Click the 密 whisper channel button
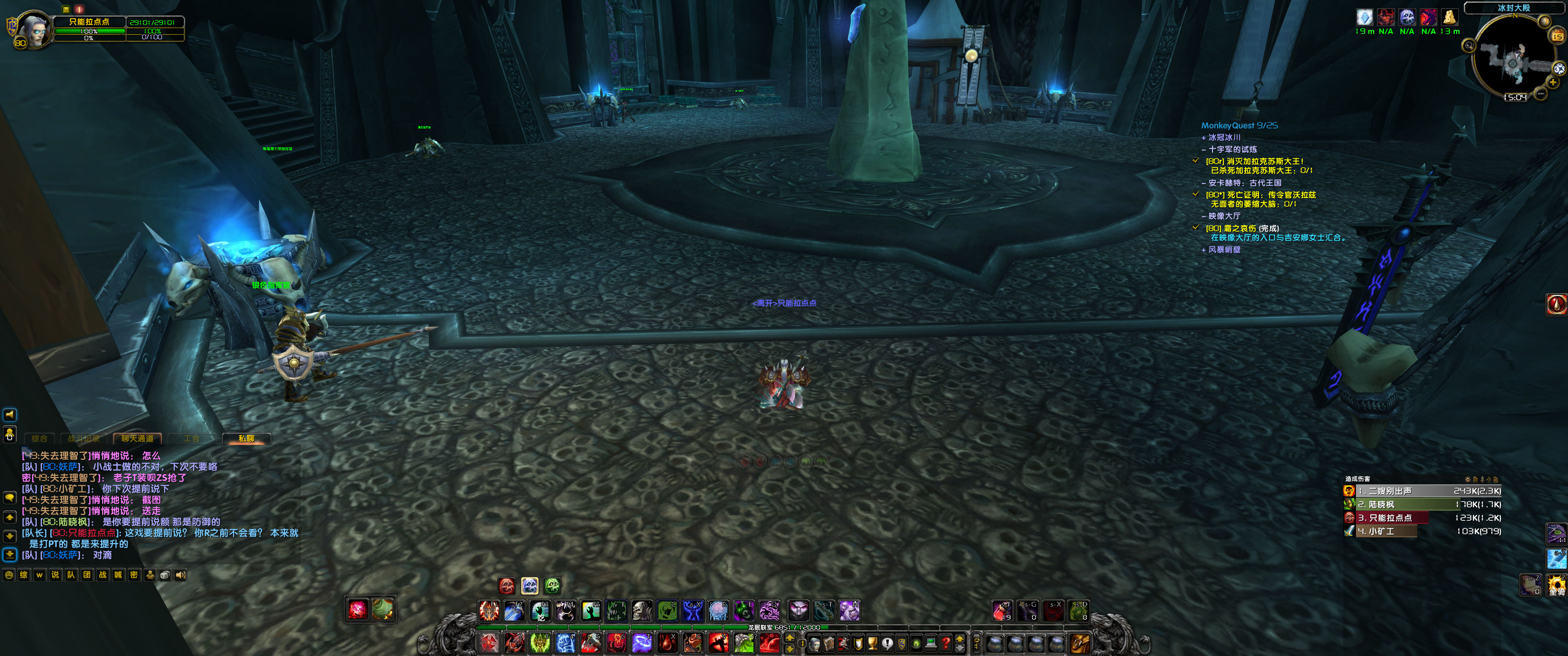This screenshot has height=656, width=1568. point(133,574)
